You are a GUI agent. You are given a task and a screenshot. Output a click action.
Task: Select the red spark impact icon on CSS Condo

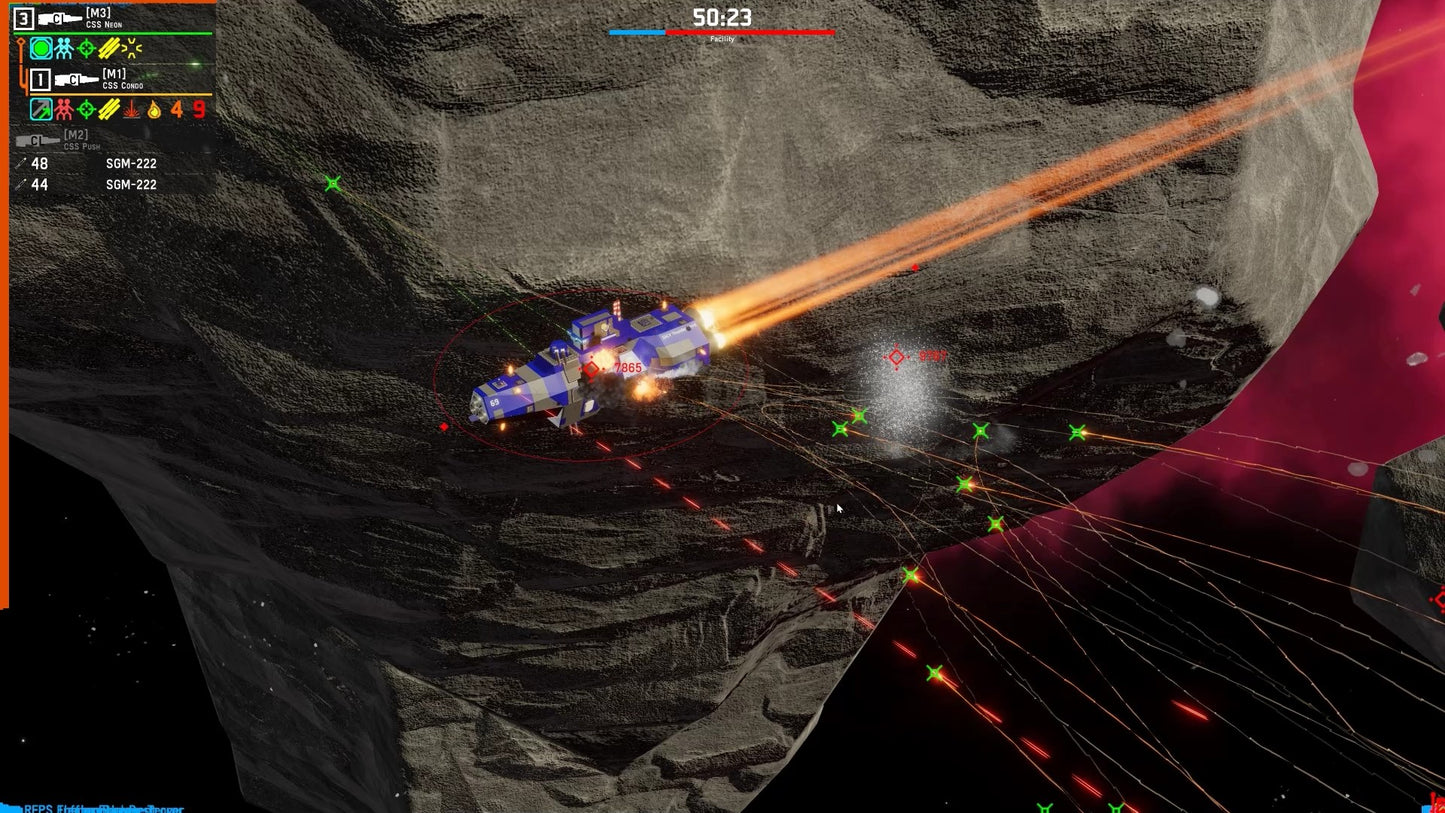coord(129,110)
